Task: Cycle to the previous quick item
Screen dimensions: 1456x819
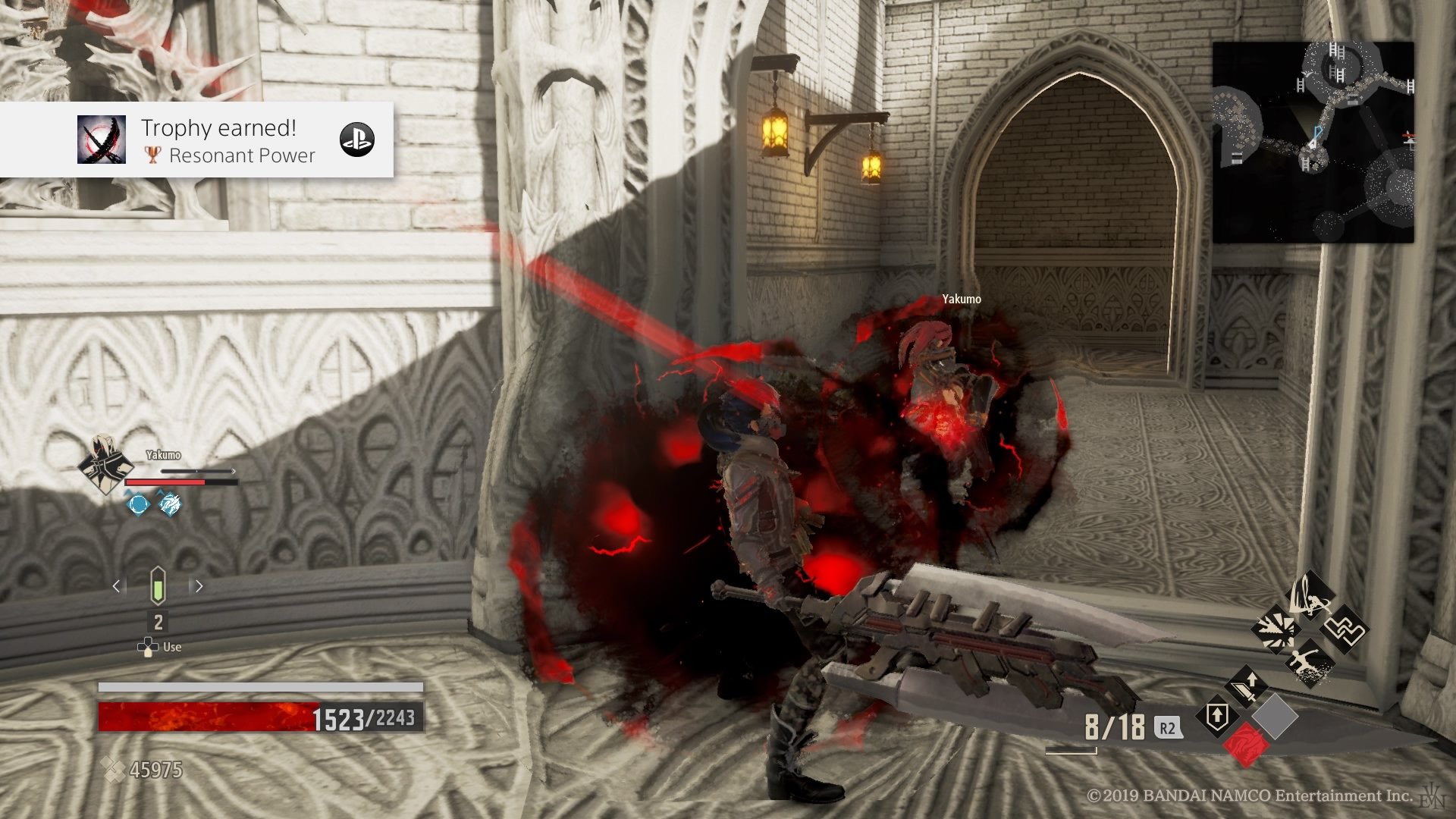Action: (x=116, y=586)
